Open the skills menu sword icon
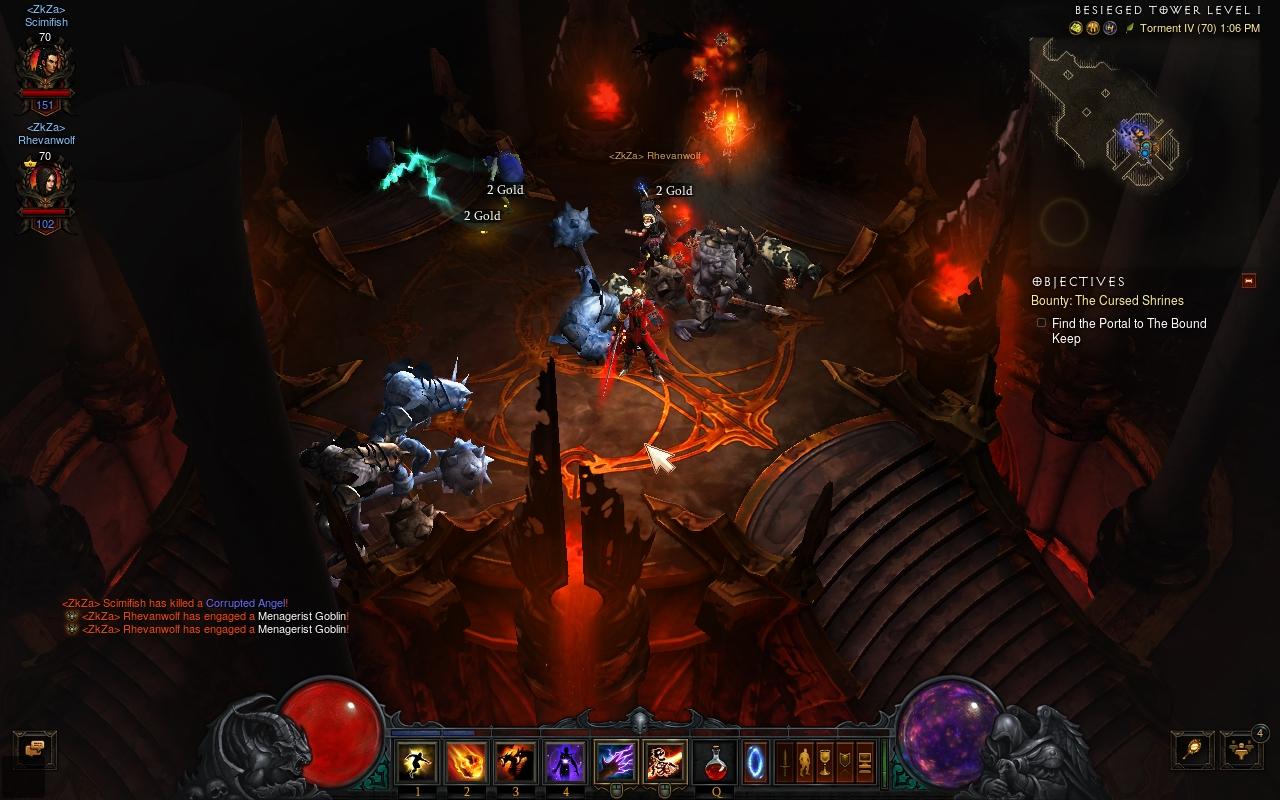Screen dimensions: 1280x800 786,763
